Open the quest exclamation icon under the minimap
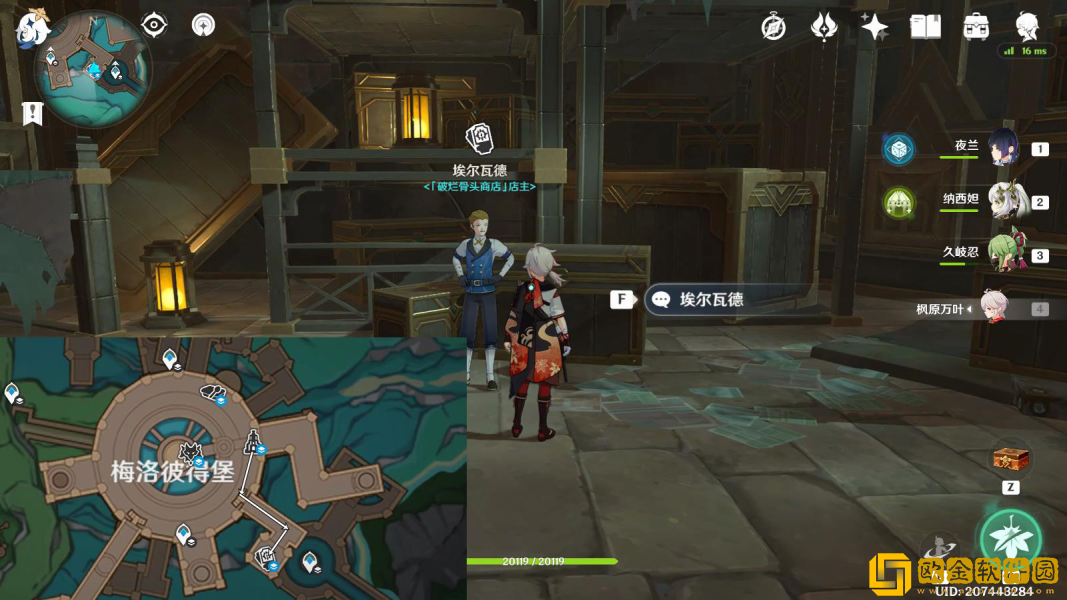 33,113
